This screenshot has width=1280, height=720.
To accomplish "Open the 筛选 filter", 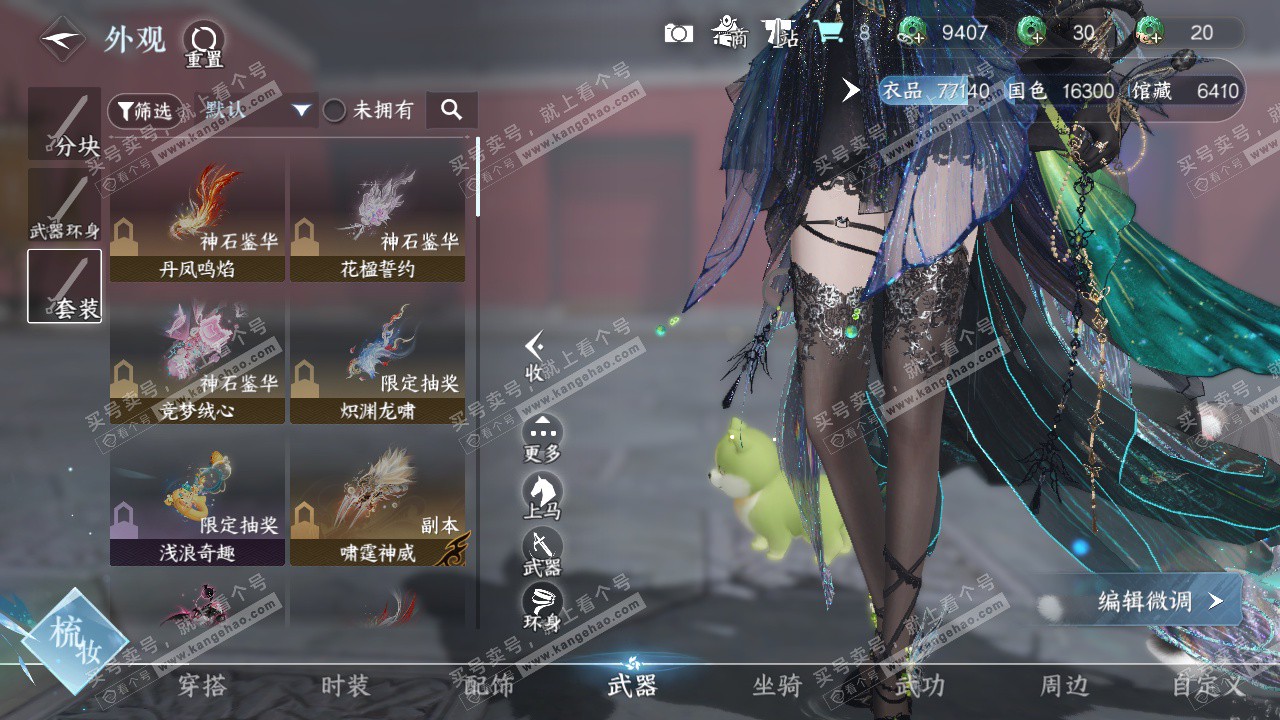I will click(144, 110).
